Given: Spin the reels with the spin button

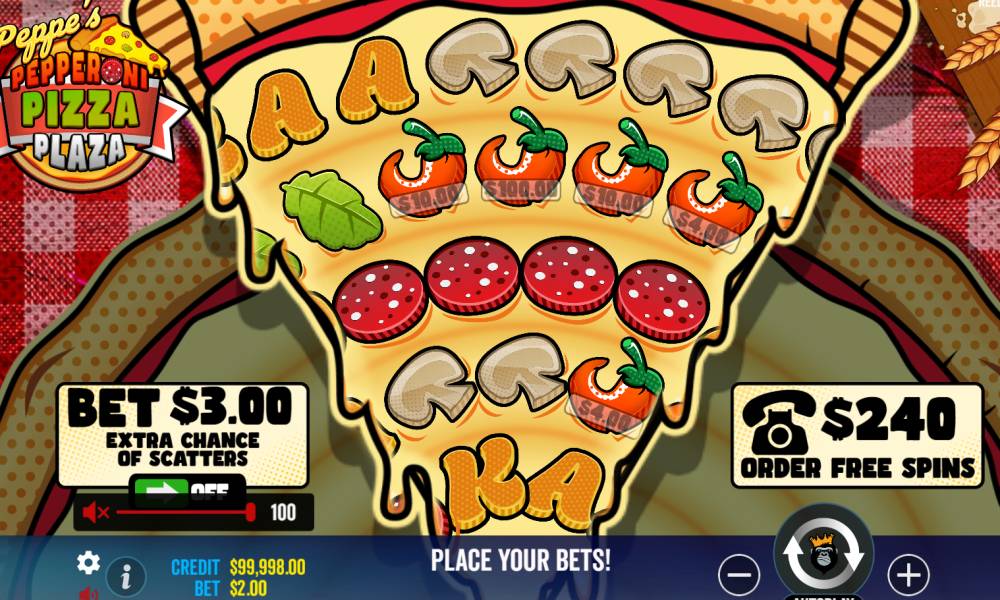Looking at the screenshot, I should [823, 553].
